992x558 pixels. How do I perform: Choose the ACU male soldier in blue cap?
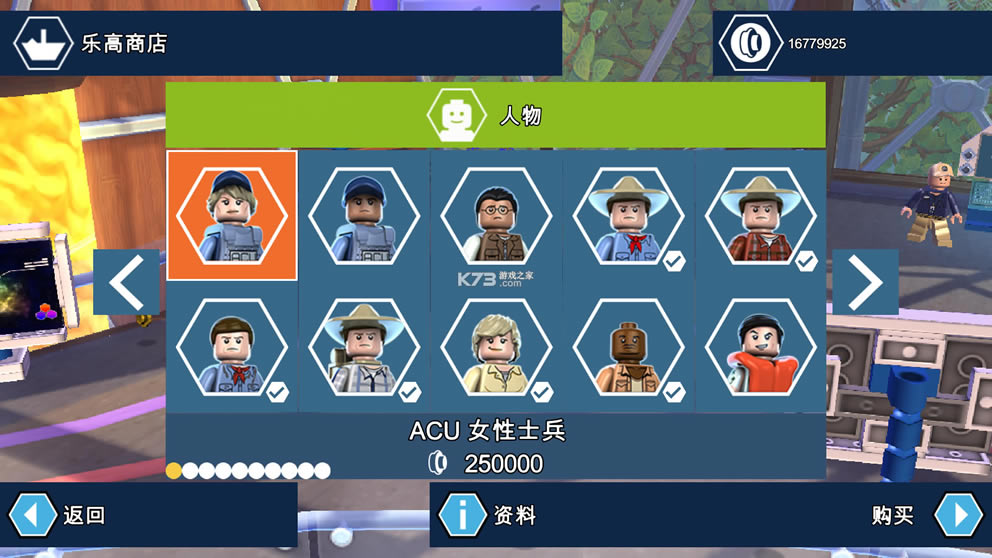tap(364, 215)
